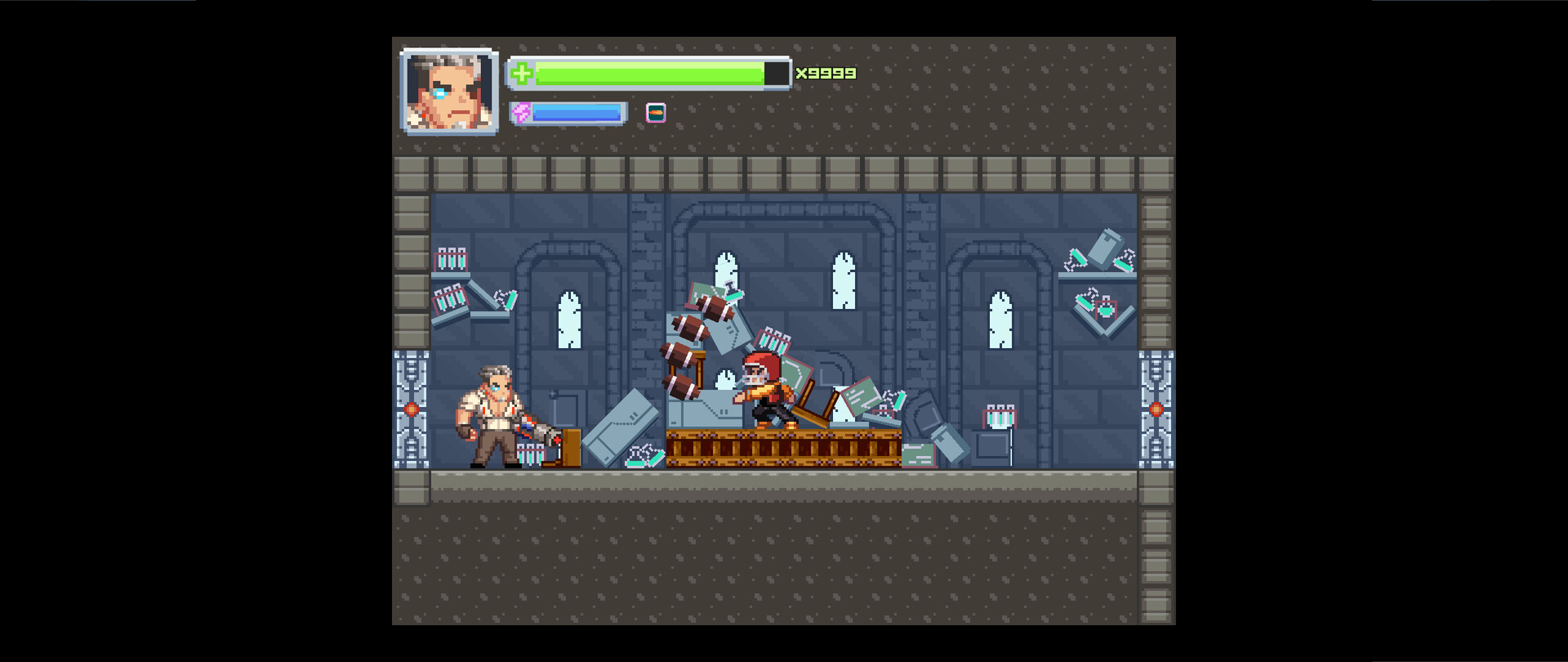Click the hero's face portrait frame
Screen dimensions: 1568x662
point(449,92)
